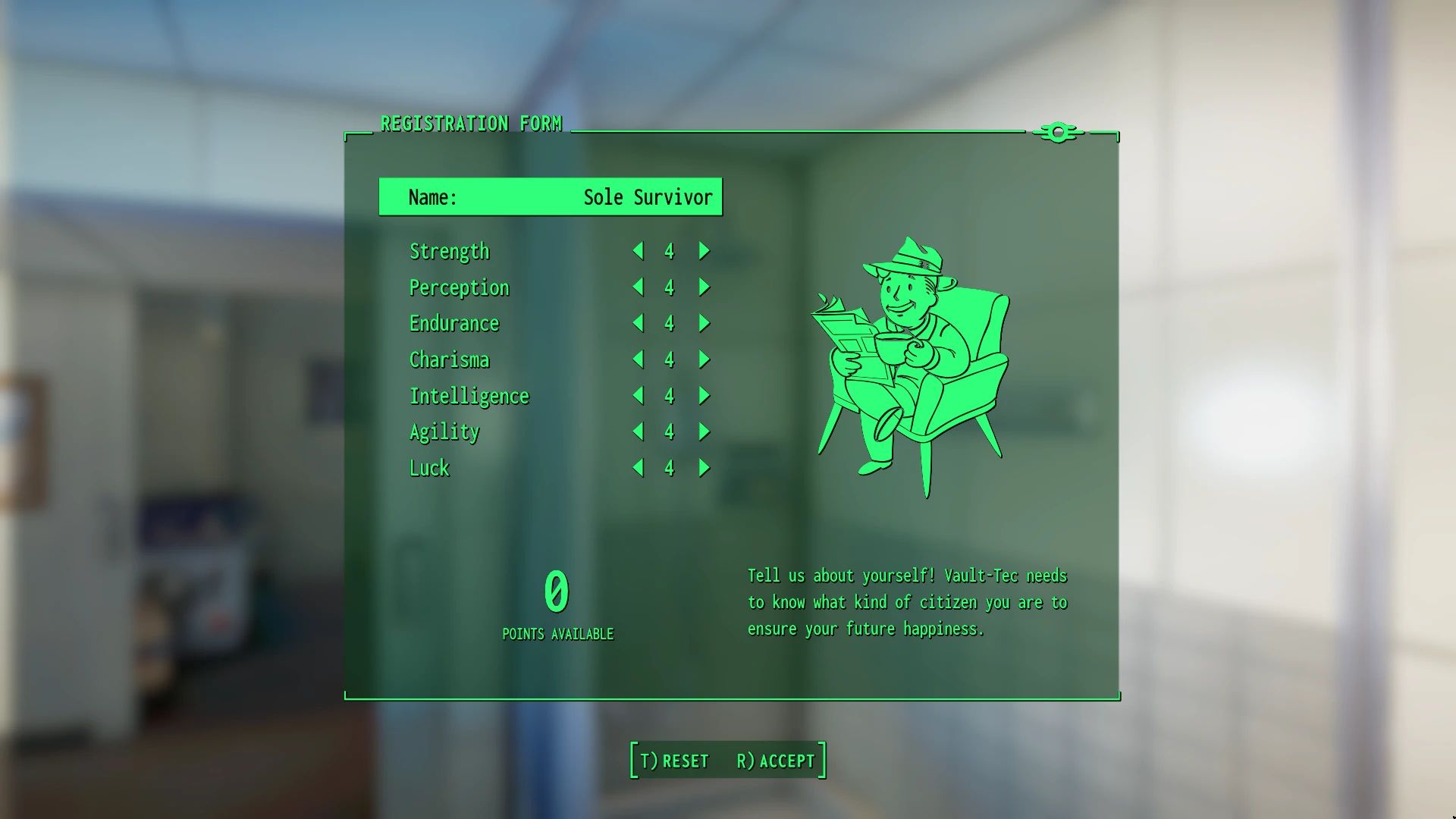Screen dimensions: 1456x819
Task: Decrease Intelligence stat
Action: click(638, 395)
